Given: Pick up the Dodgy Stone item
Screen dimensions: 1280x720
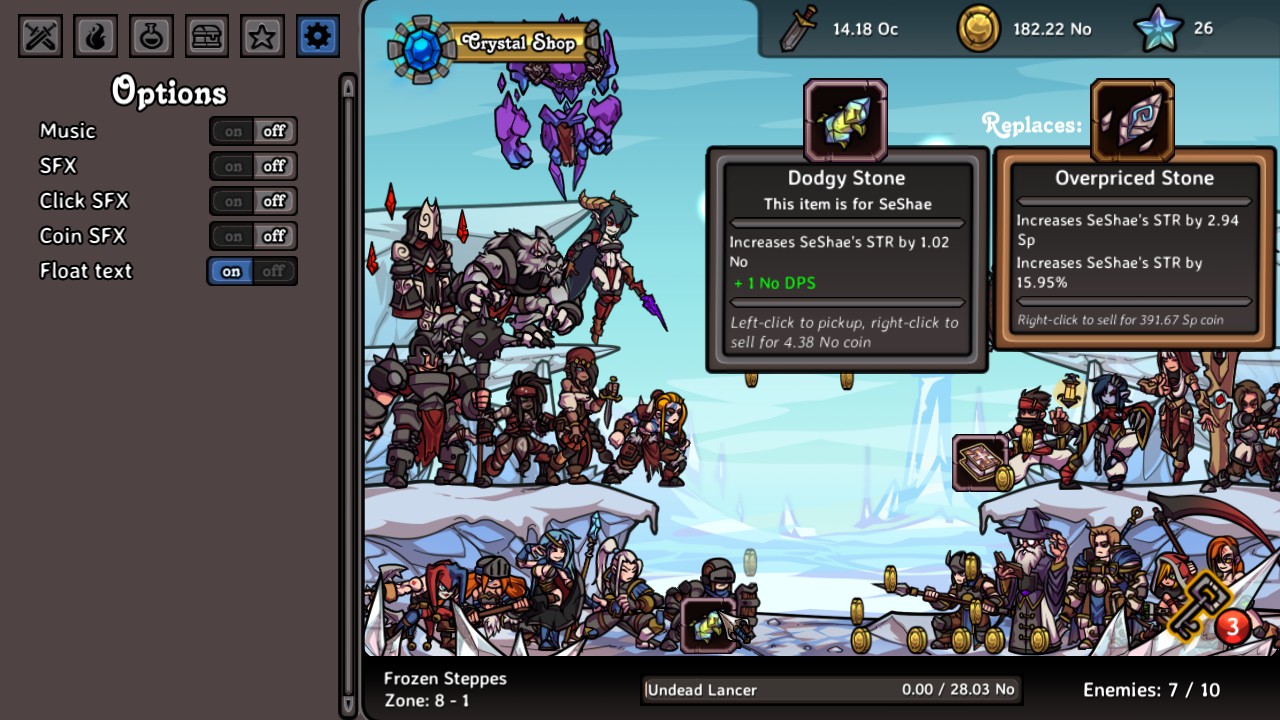Looking at the screenshot, I should (x=845, y=120).
